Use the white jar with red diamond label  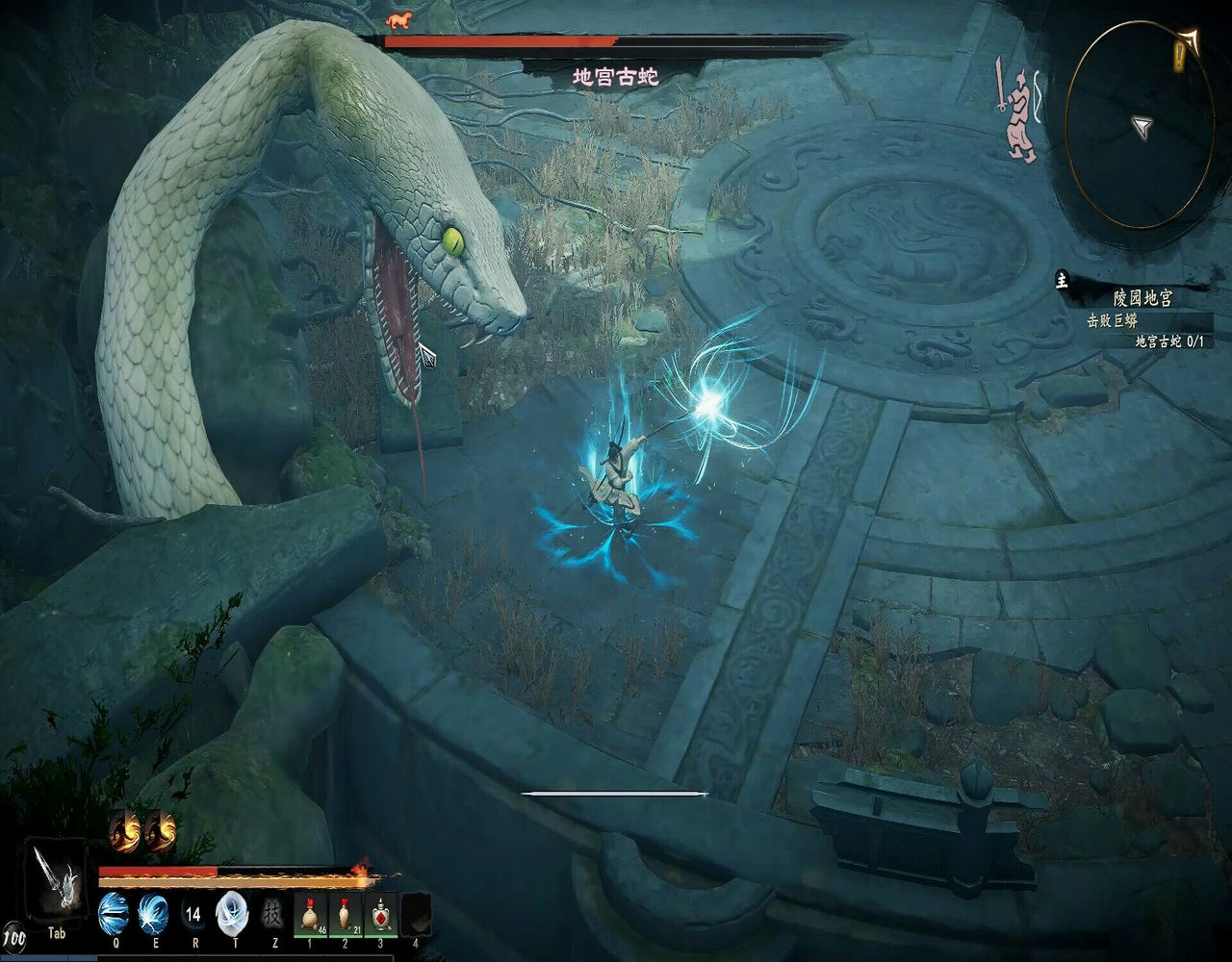point(380,914)
